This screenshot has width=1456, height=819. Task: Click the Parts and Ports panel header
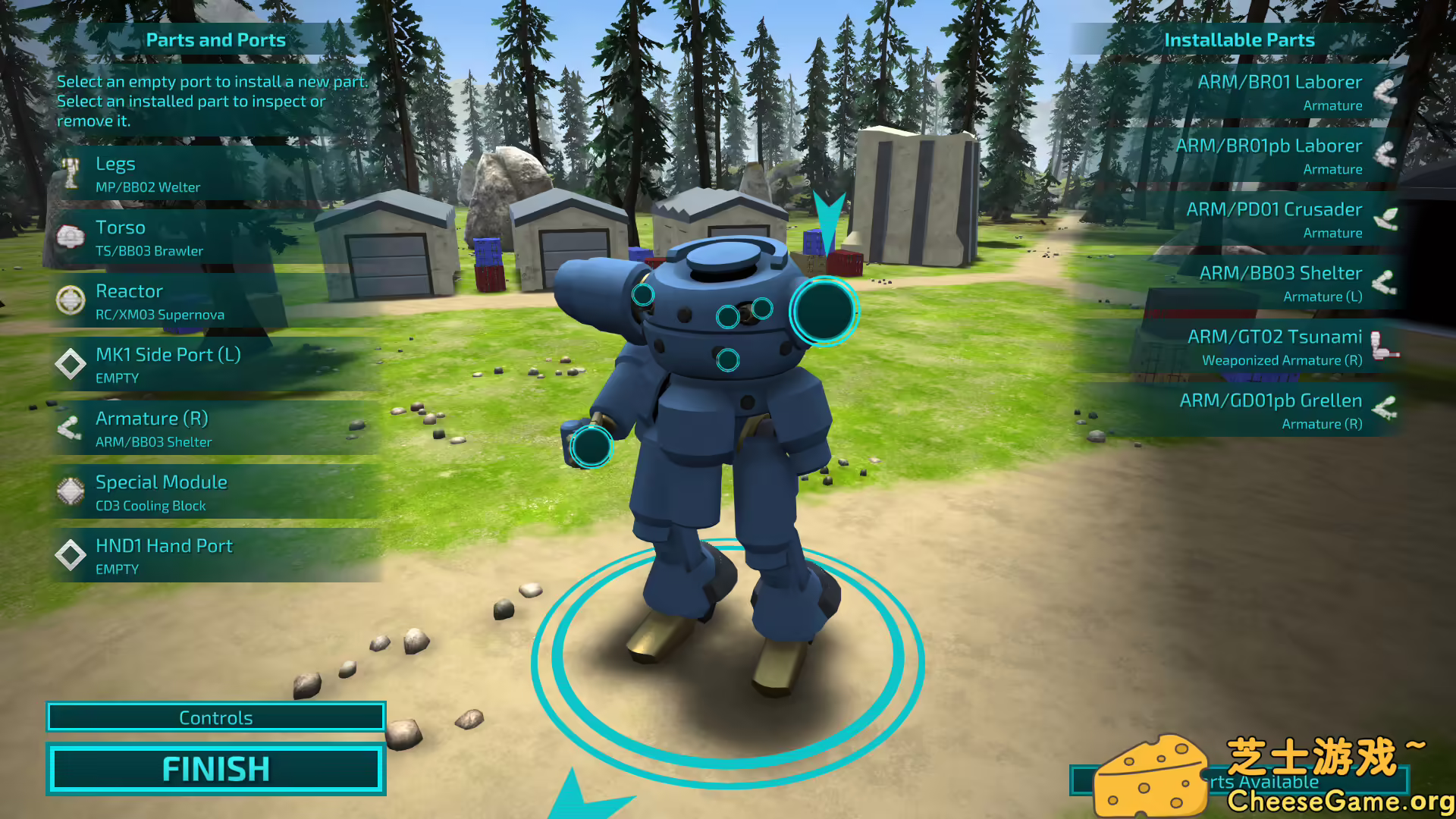216,40
